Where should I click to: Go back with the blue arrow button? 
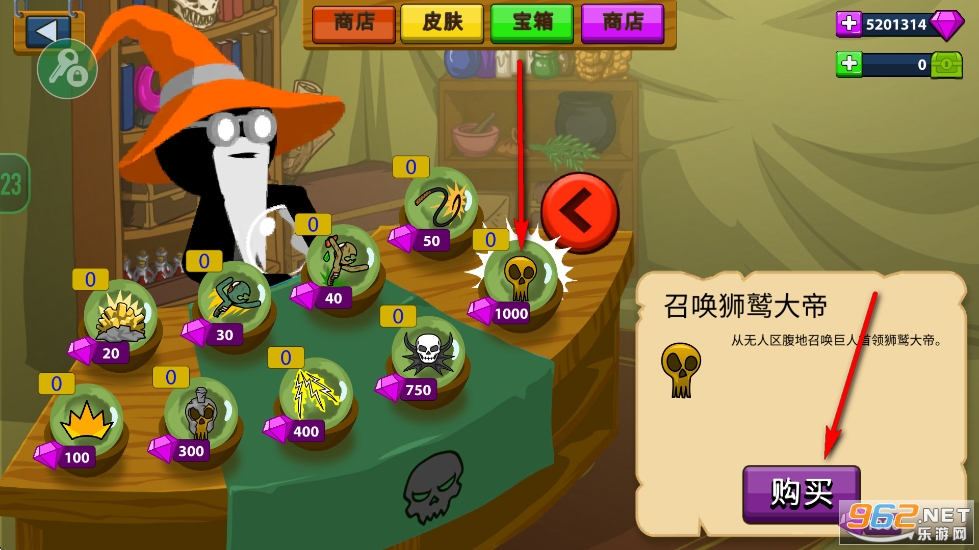(x=43, y=30)
